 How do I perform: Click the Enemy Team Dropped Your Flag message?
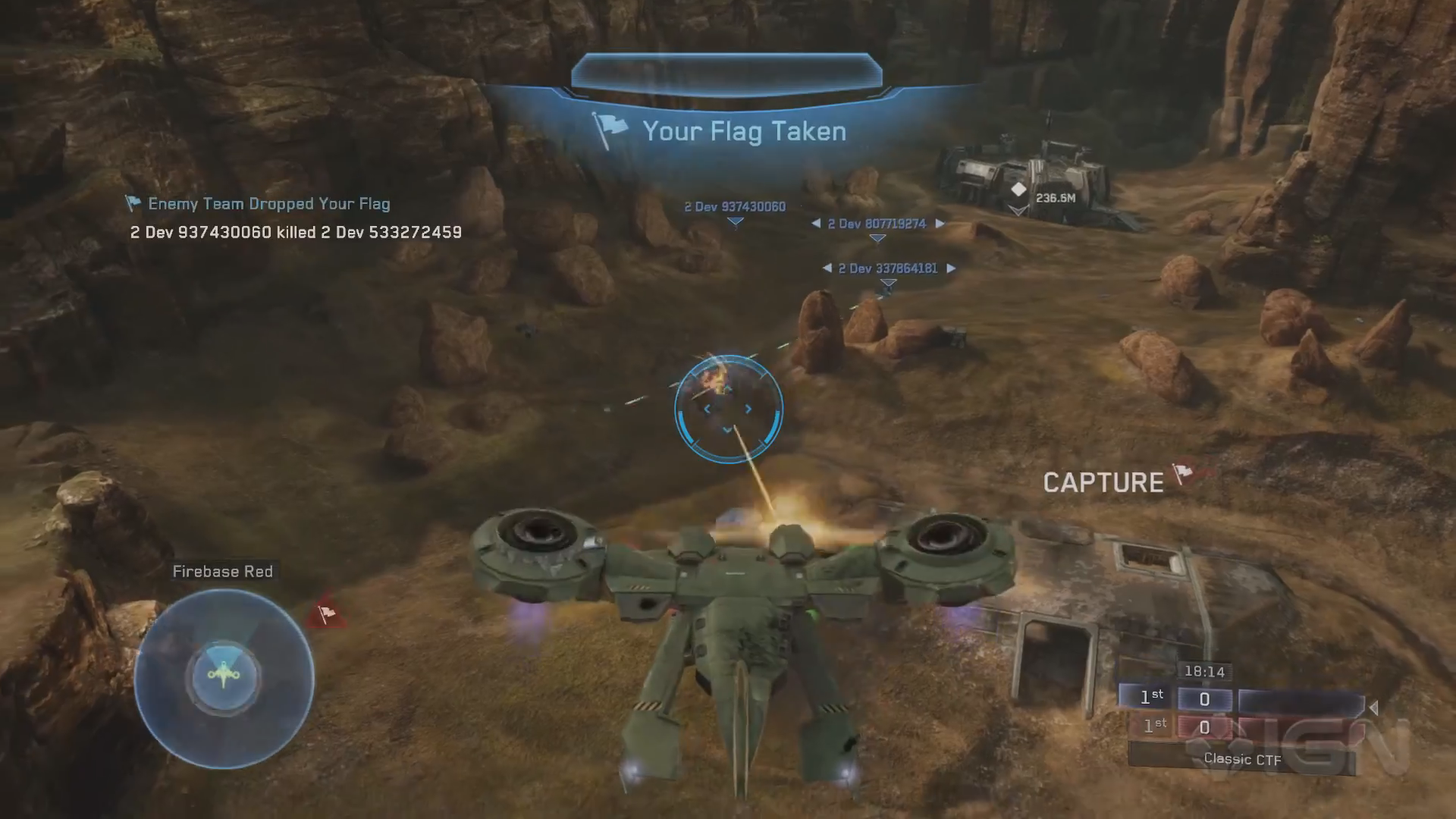point(268,204)
